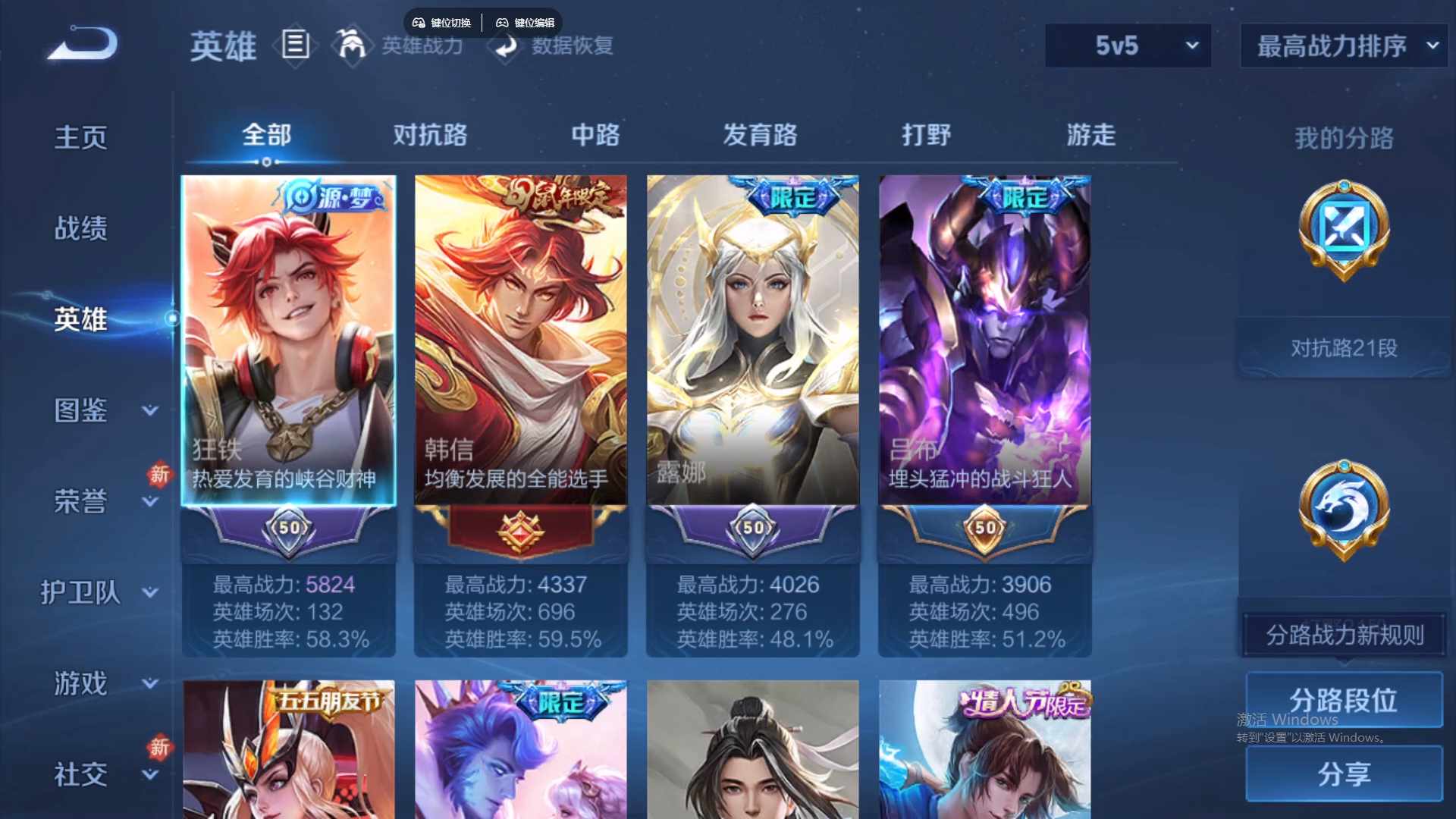
Task: Click the game logo in top-left corner
Action: tap(83, 42)
